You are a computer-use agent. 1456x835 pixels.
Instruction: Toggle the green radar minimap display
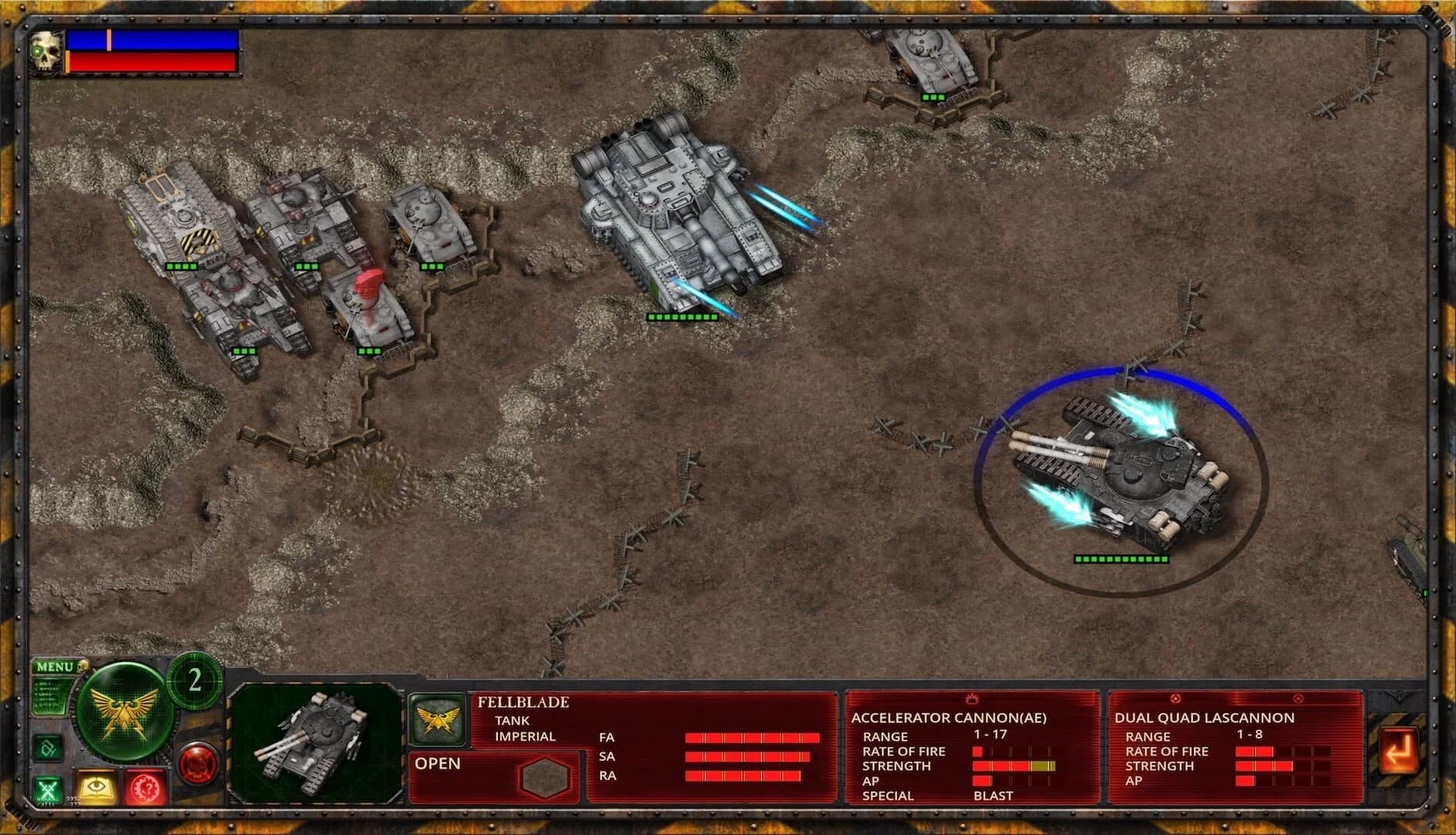click(124, 715)
